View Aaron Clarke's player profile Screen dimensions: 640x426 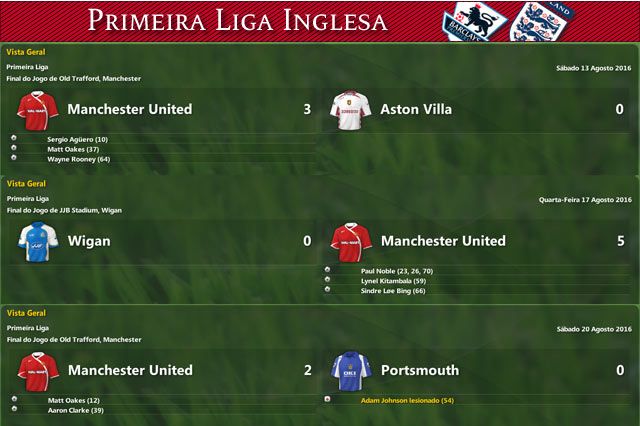[76, 410]
